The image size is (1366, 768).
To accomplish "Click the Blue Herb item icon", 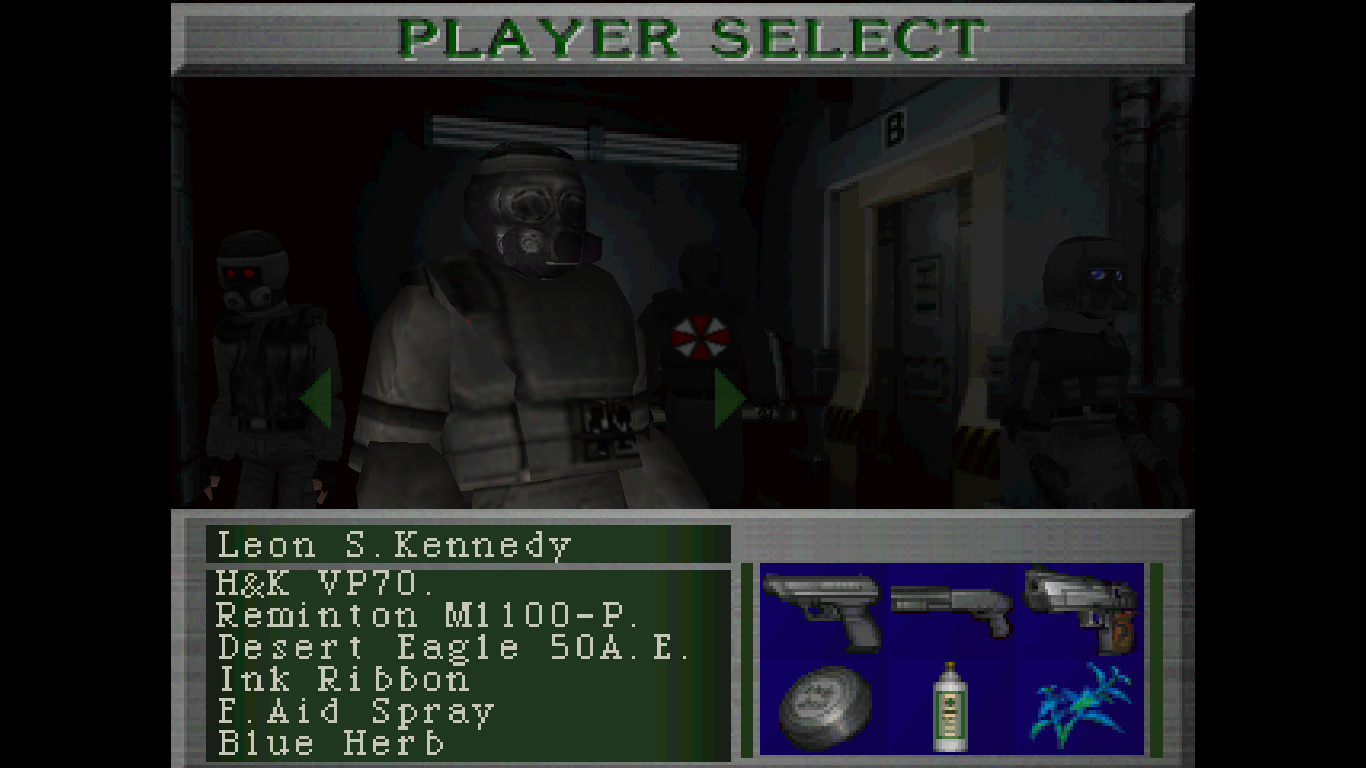I will pyautogui.click(x=1080, y=705).
